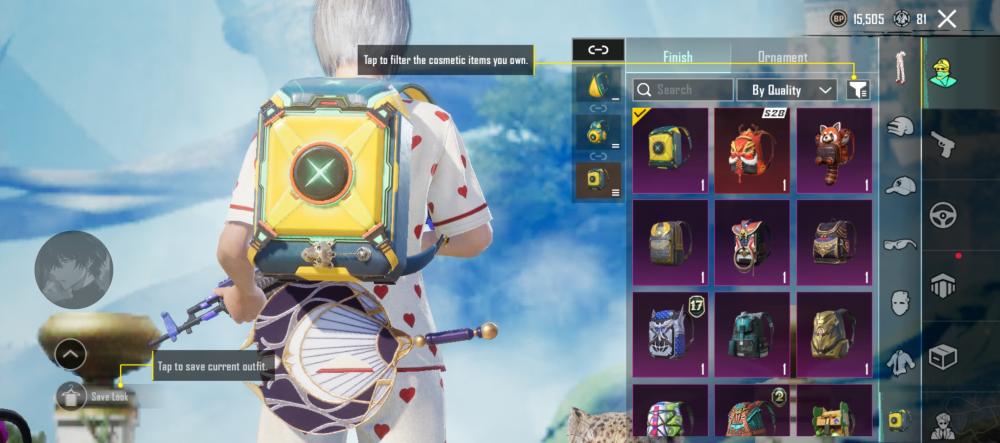Tap the anime character avatar circle

point(73,268)
